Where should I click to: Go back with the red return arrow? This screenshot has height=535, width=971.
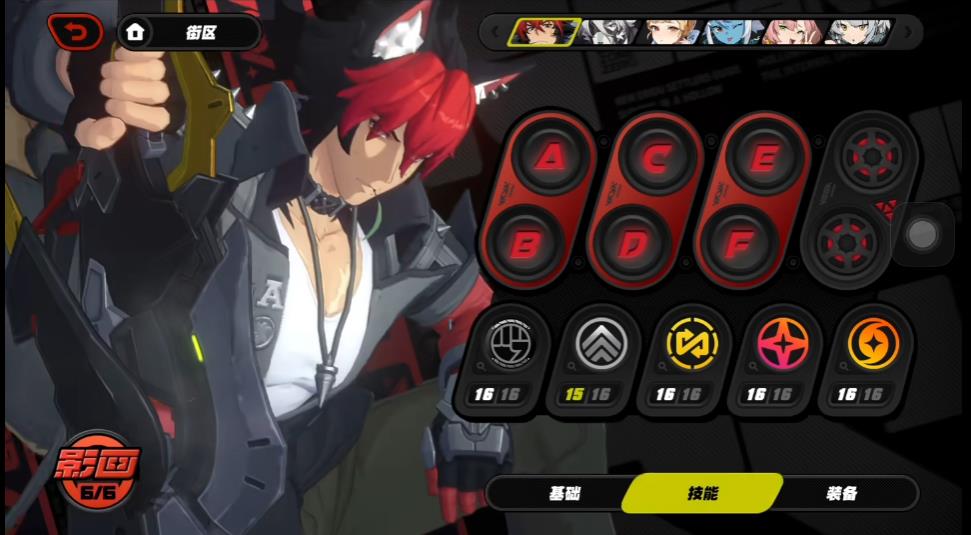tap(74, 32)
